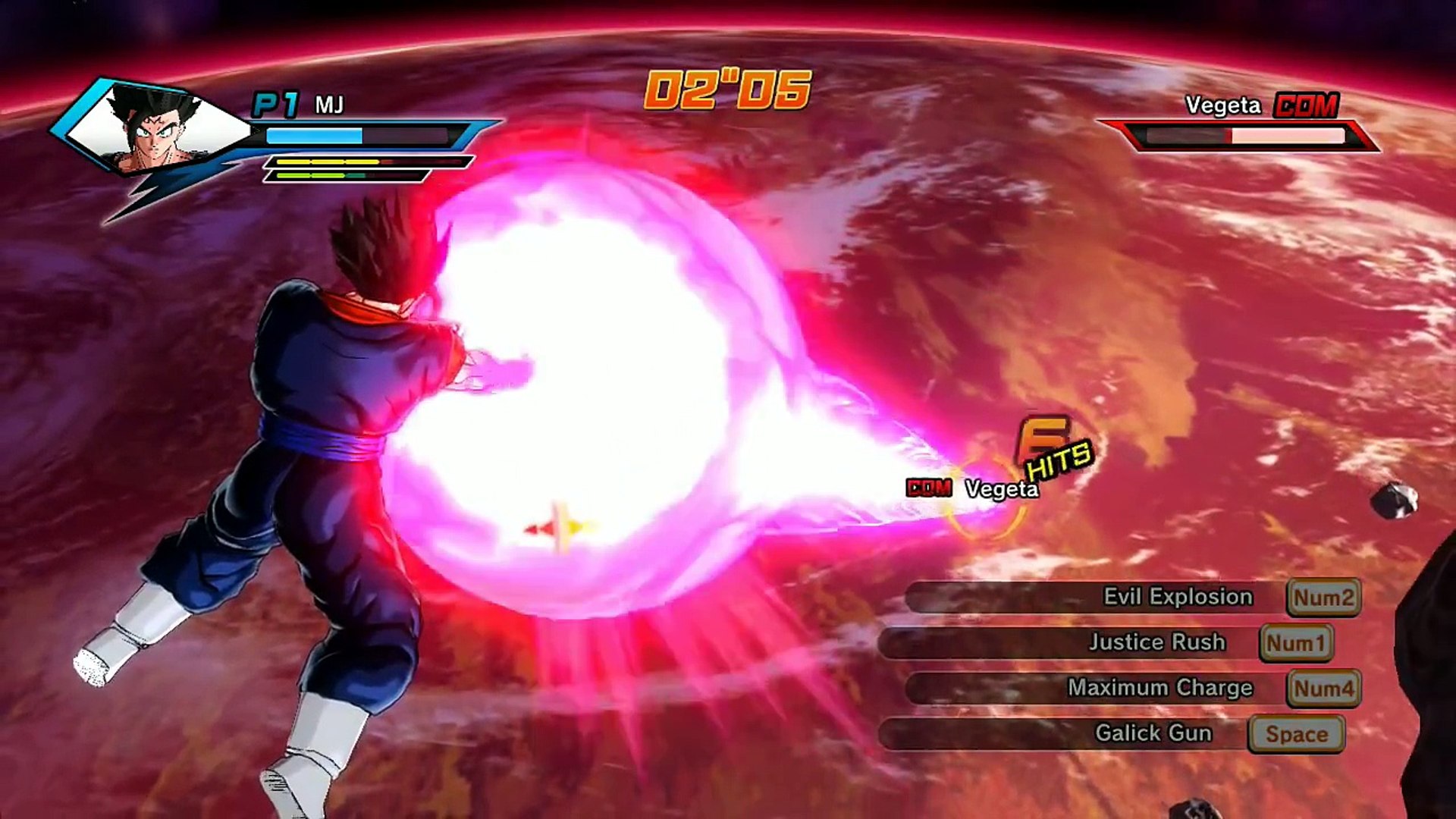Trigger the Galick Gun skill row
The width and height of the screenshot is (1456, 819).
pyautogui.click(x=1153, y=733)
